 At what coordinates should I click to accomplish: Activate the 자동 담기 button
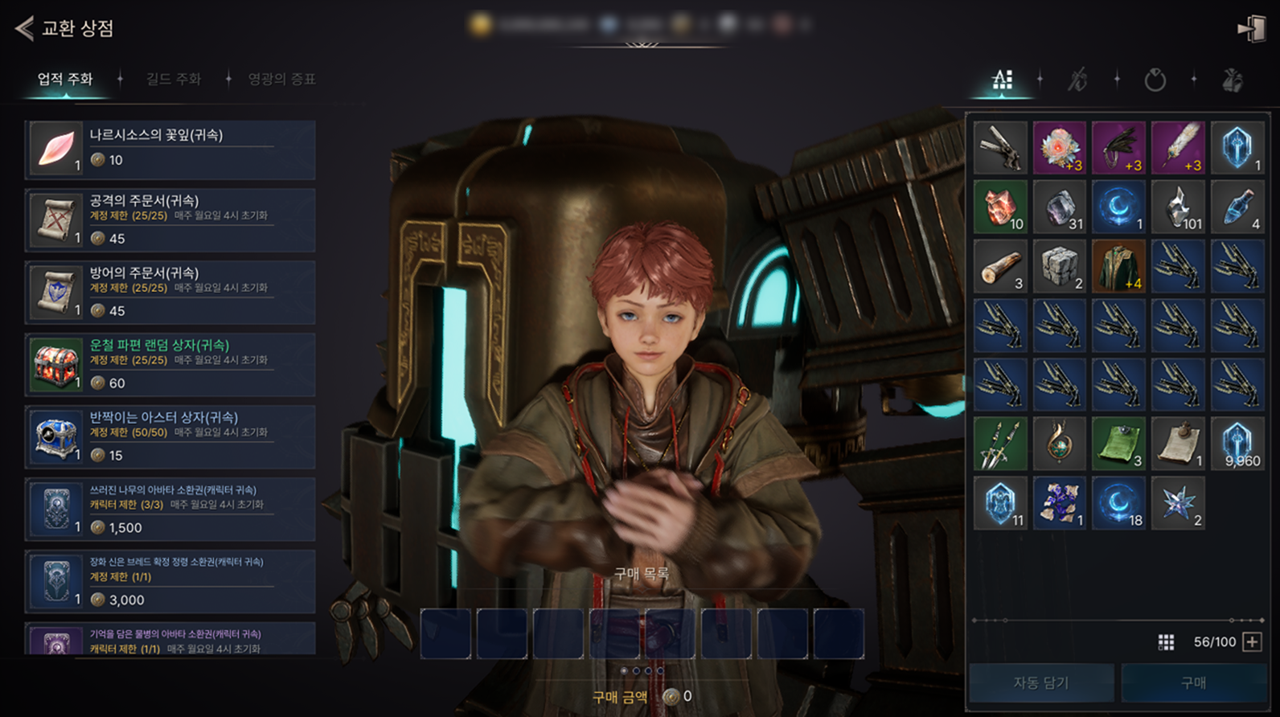click(1041, 683)
